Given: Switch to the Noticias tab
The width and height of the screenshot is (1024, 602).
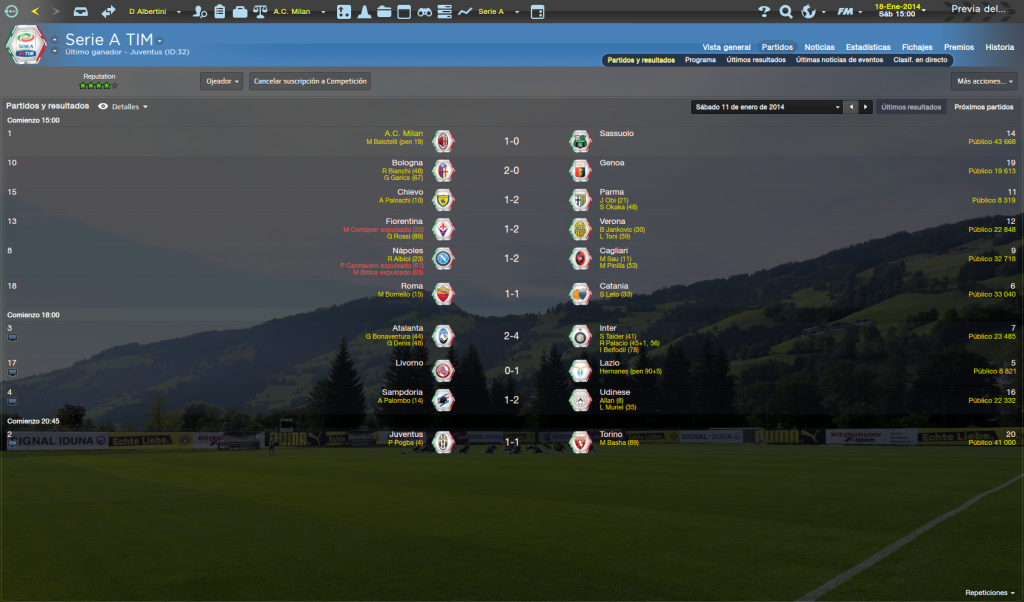Looking at the screenshot, I should tap(819, 47).
